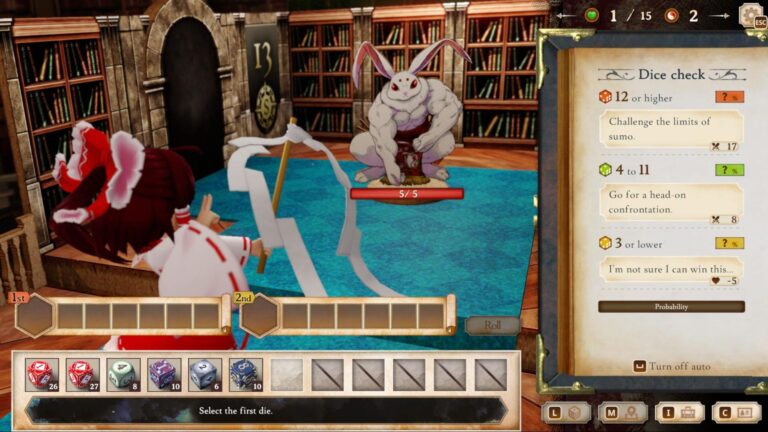Turn off auto mode

click(671, 366)
